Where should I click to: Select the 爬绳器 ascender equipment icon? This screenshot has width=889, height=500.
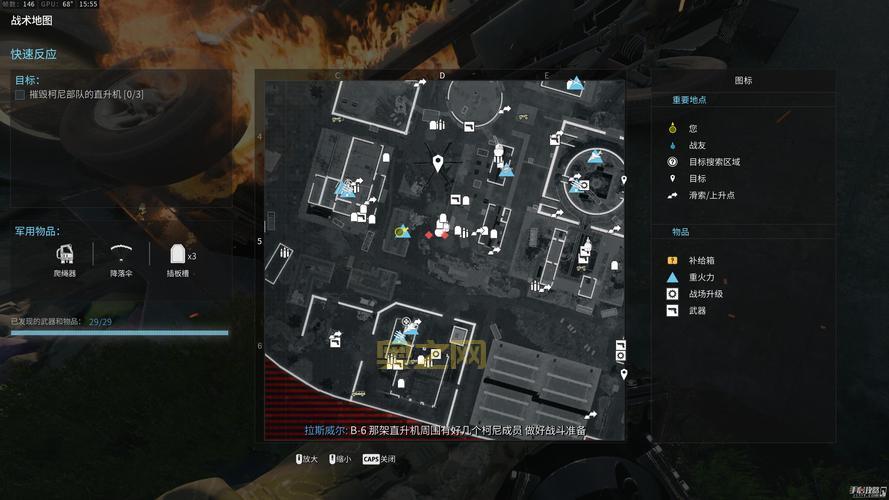pyautogui.click(x=65, y=254)
